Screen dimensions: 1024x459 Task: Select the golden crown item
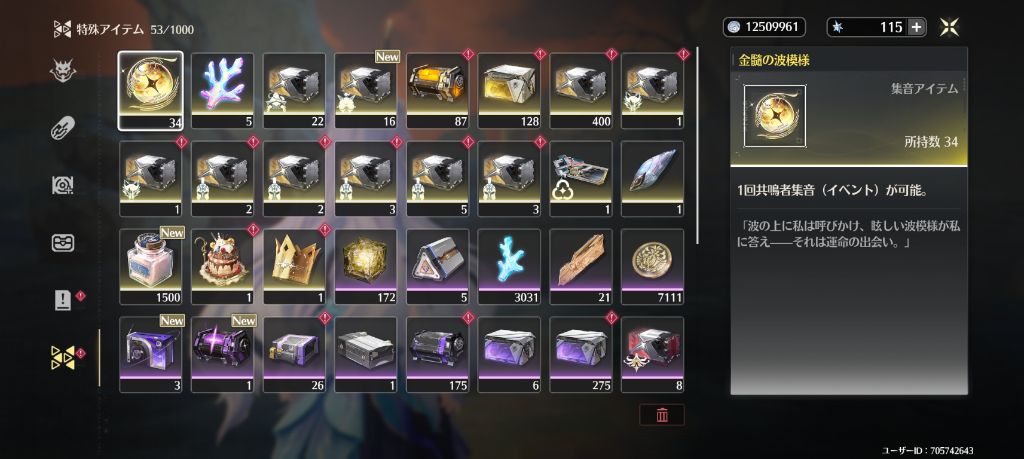[294, 265]
